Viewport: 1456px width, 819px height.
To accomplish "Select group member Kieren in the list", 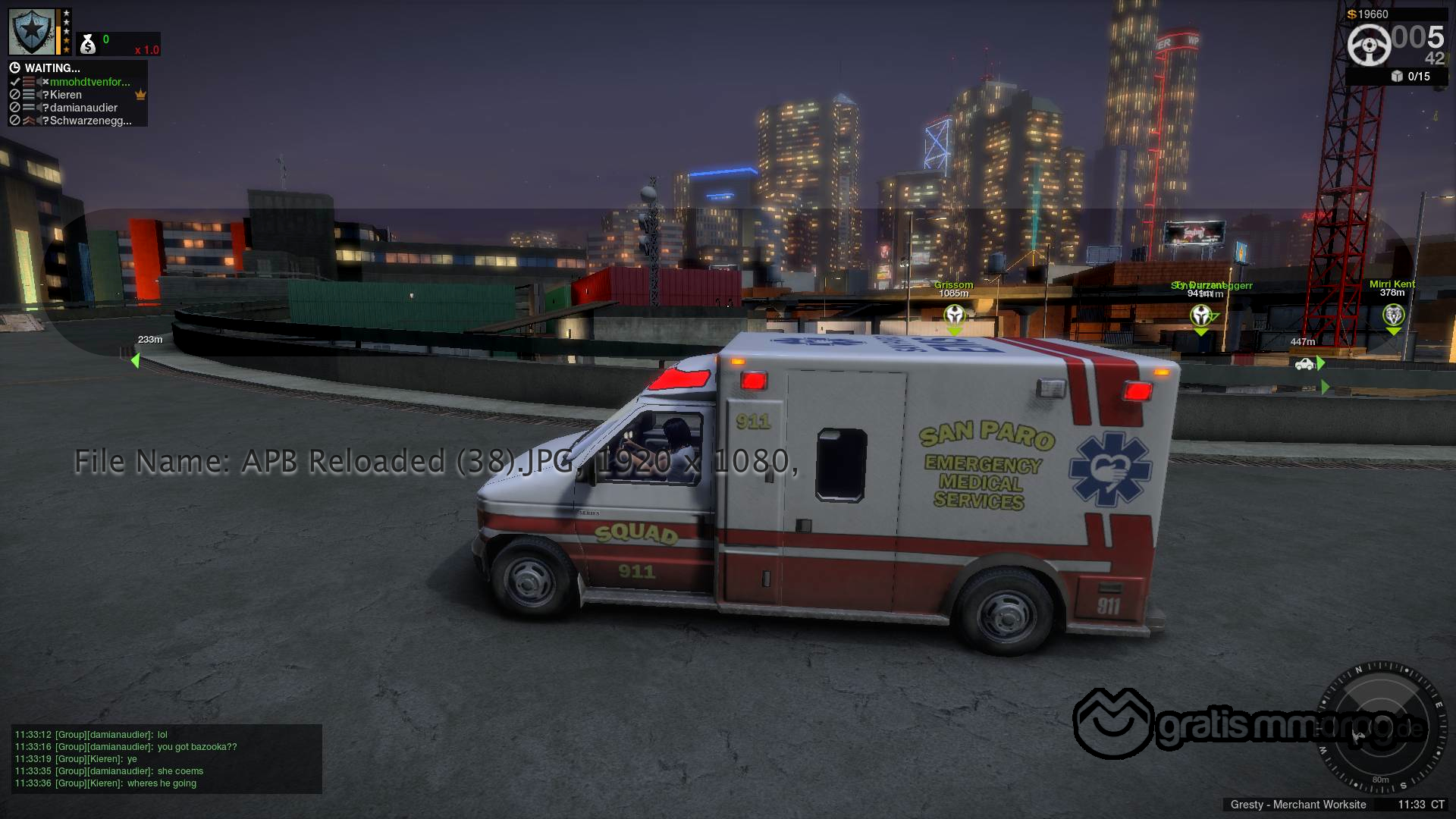I will [66, 95].
